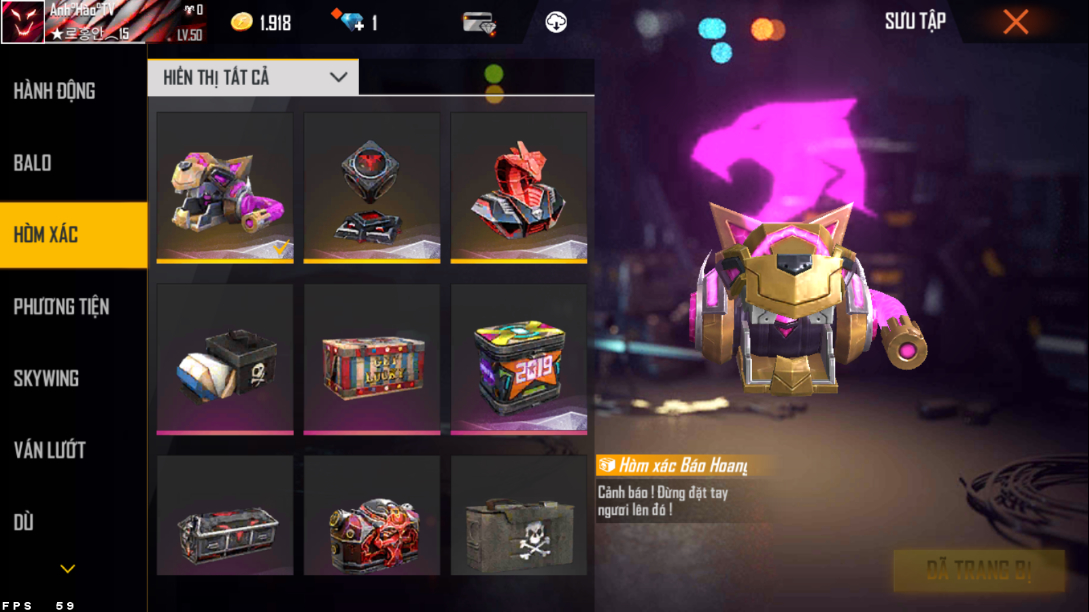Image resolution: width=1089 pixels, height=612 pixels.
Task: Switch to the SKYWING category
Action: click(47, 379)
